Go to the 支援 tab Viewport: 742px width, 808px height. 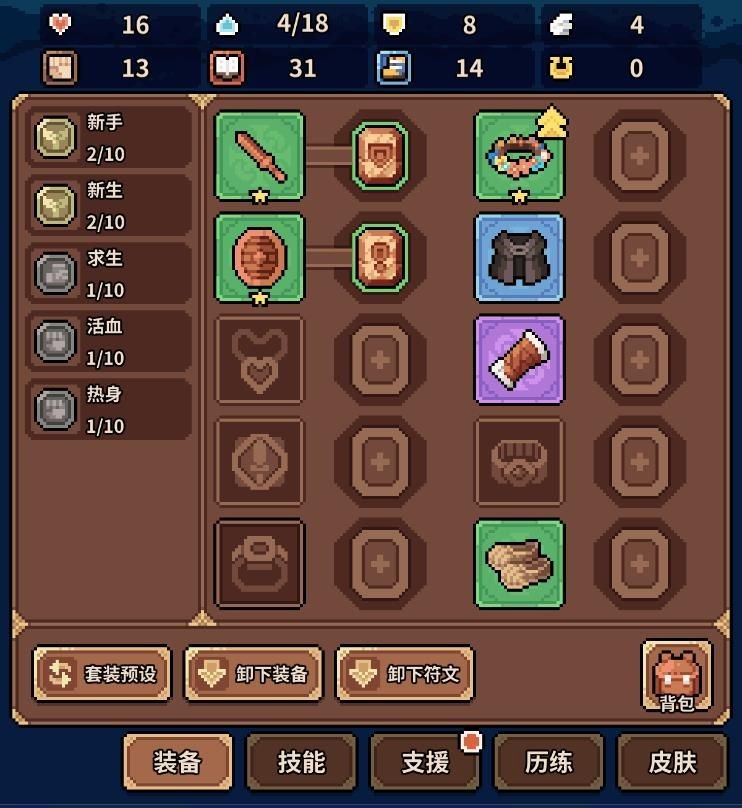(425, 762)
